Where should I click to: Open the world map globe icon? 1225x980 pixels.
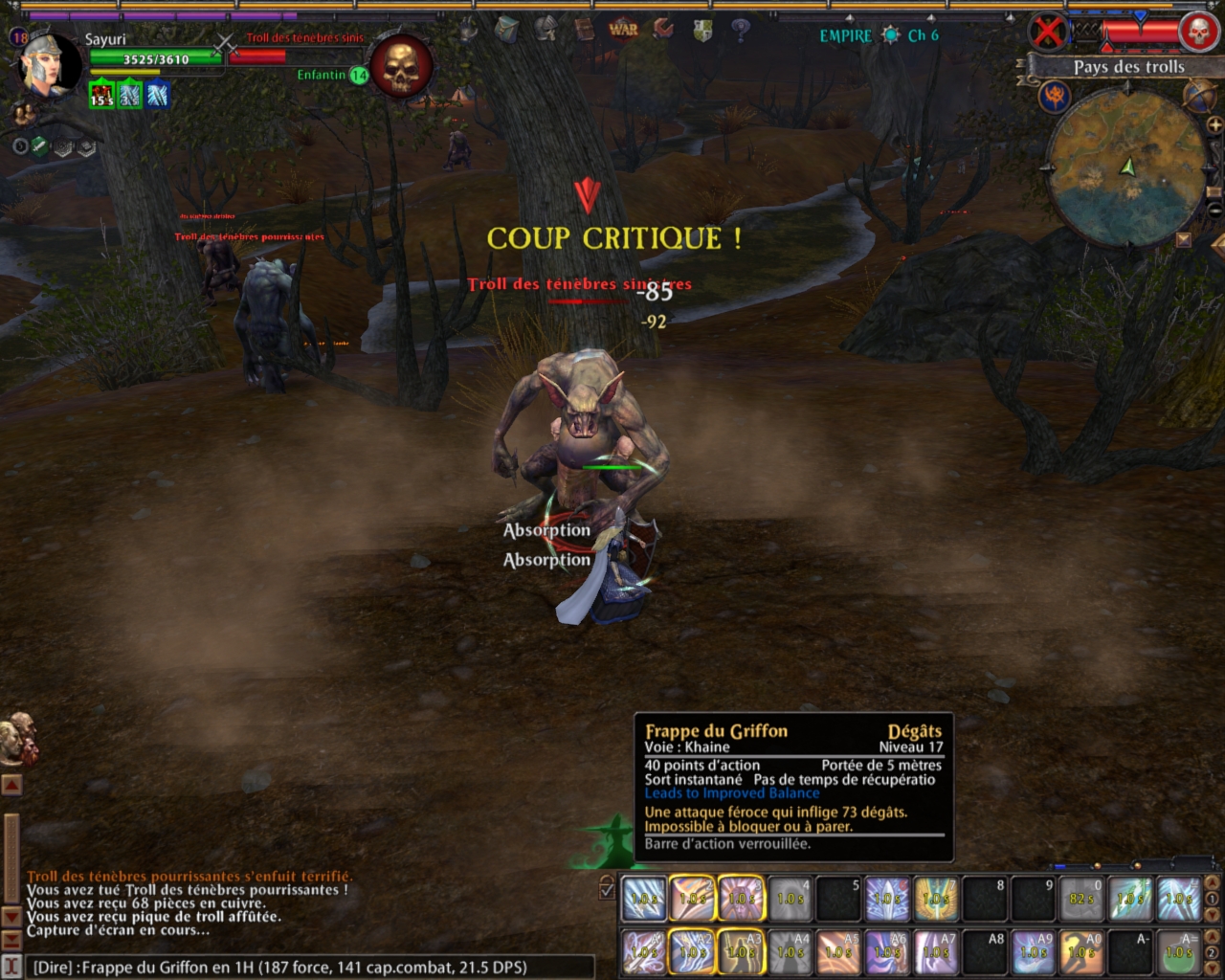[x=1199, y=95]
